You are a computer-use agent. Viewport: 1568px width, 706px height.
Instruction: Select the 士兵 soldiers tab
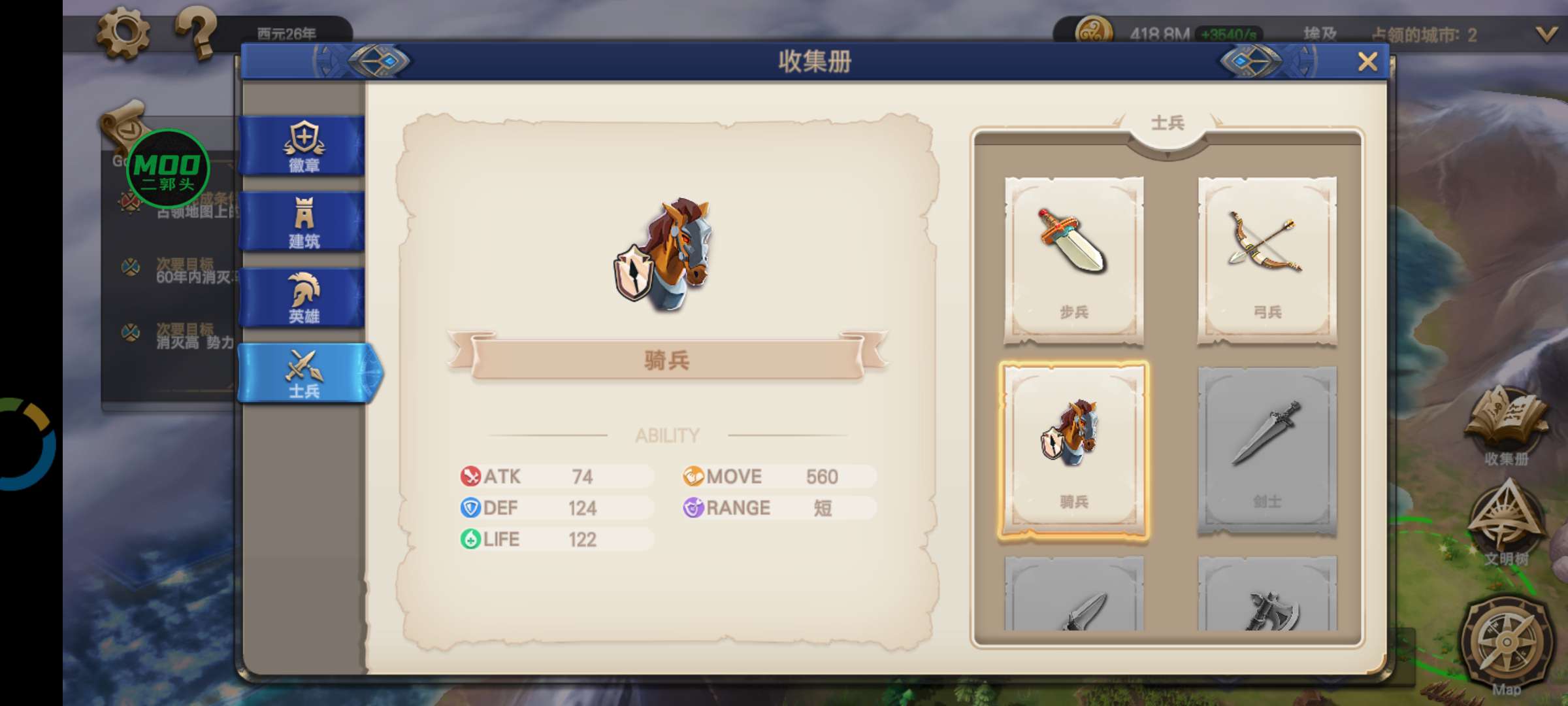click(x=304, y=373)
